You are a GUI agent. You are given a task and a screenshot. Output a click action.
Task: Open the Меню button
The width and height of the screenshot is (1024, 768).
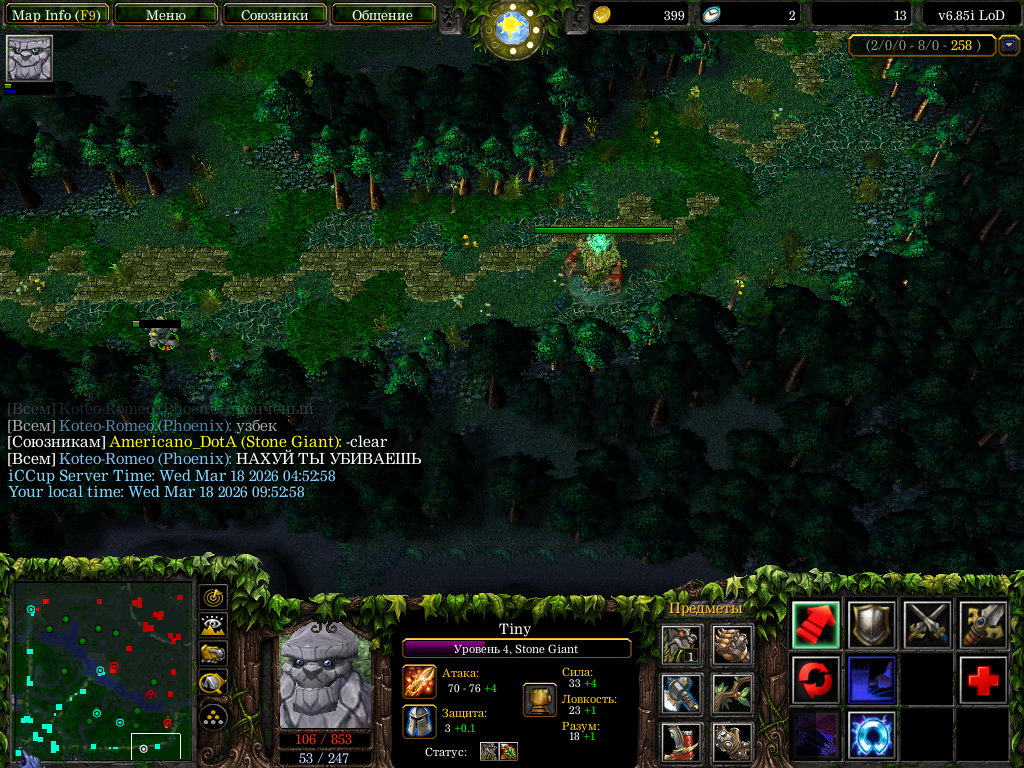click(166, 15)
